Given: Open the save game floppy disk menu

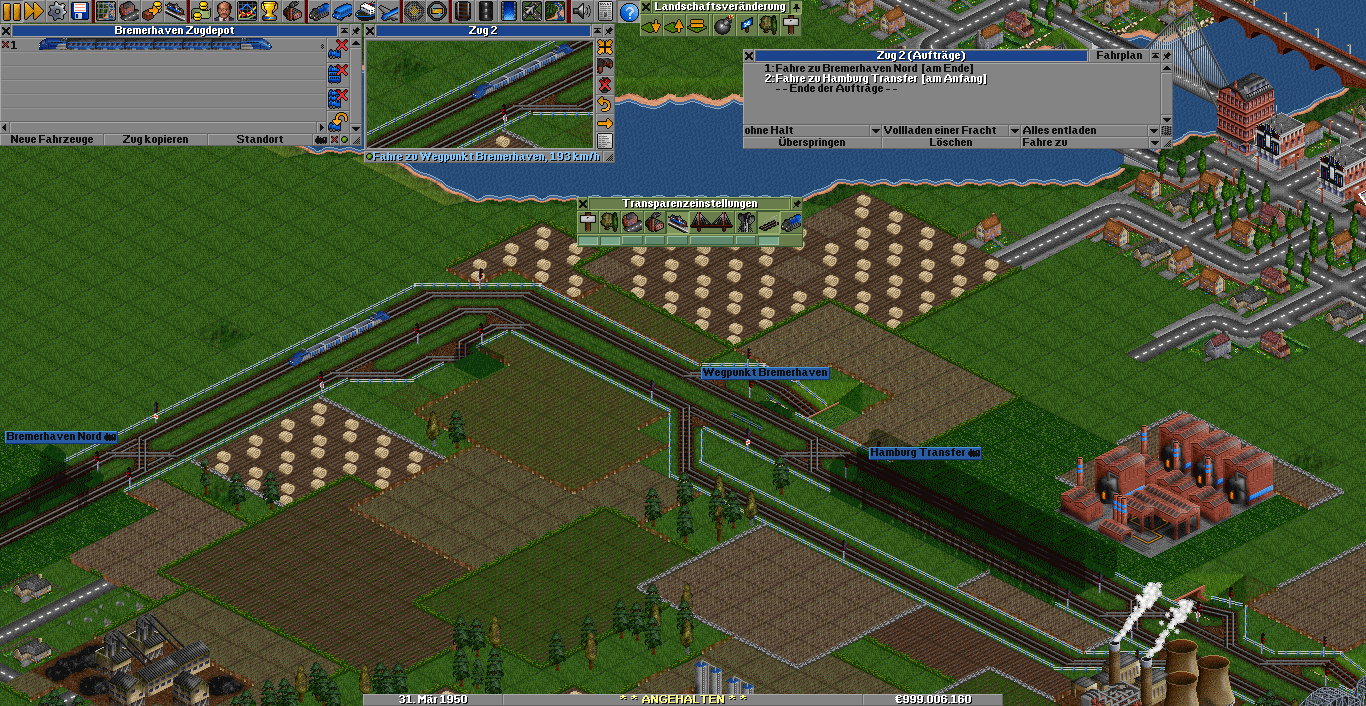Looking at the screenshot, I should click(x=80, y=11).
